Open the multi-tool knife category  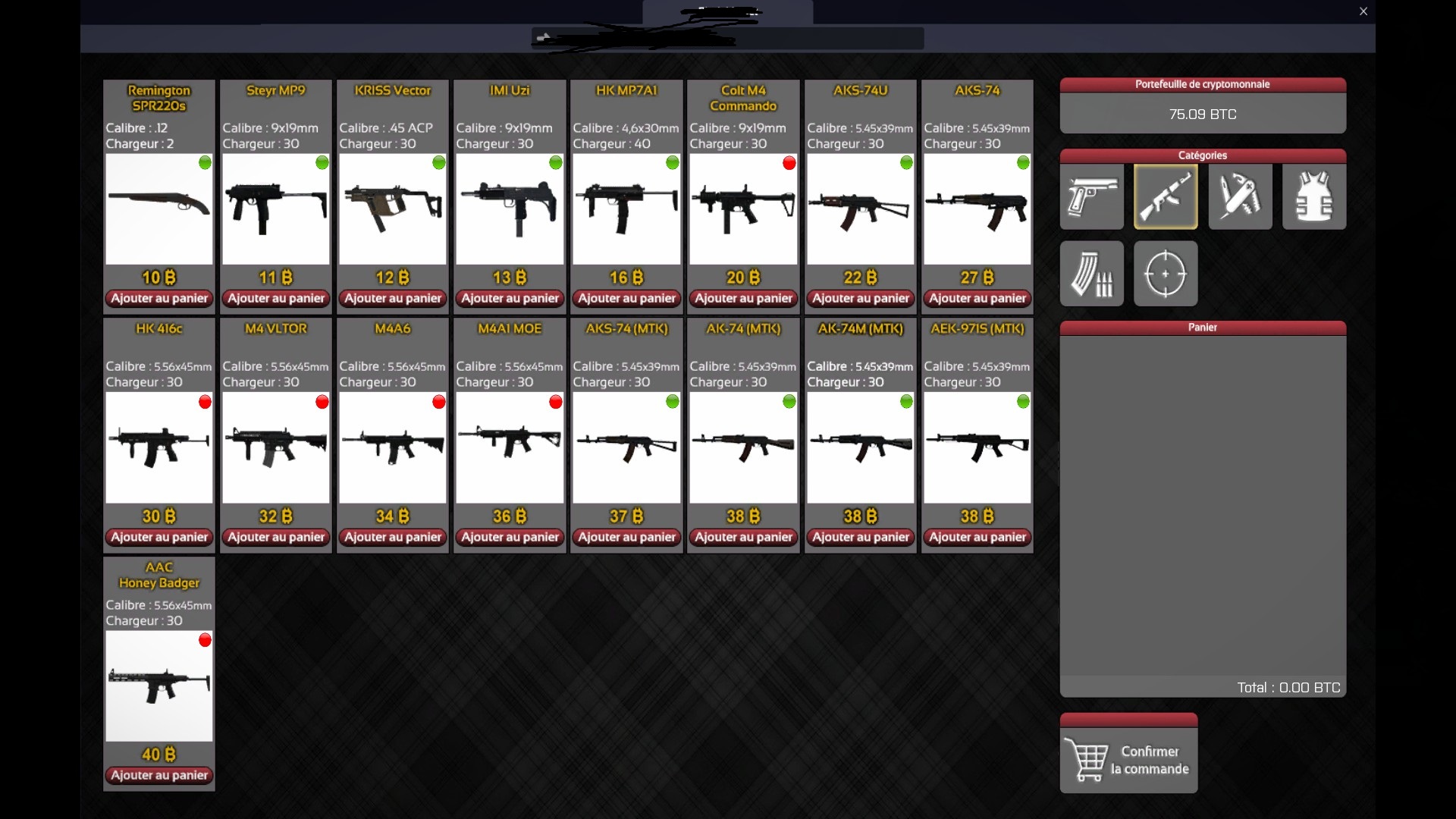[x=1240, y=197]
